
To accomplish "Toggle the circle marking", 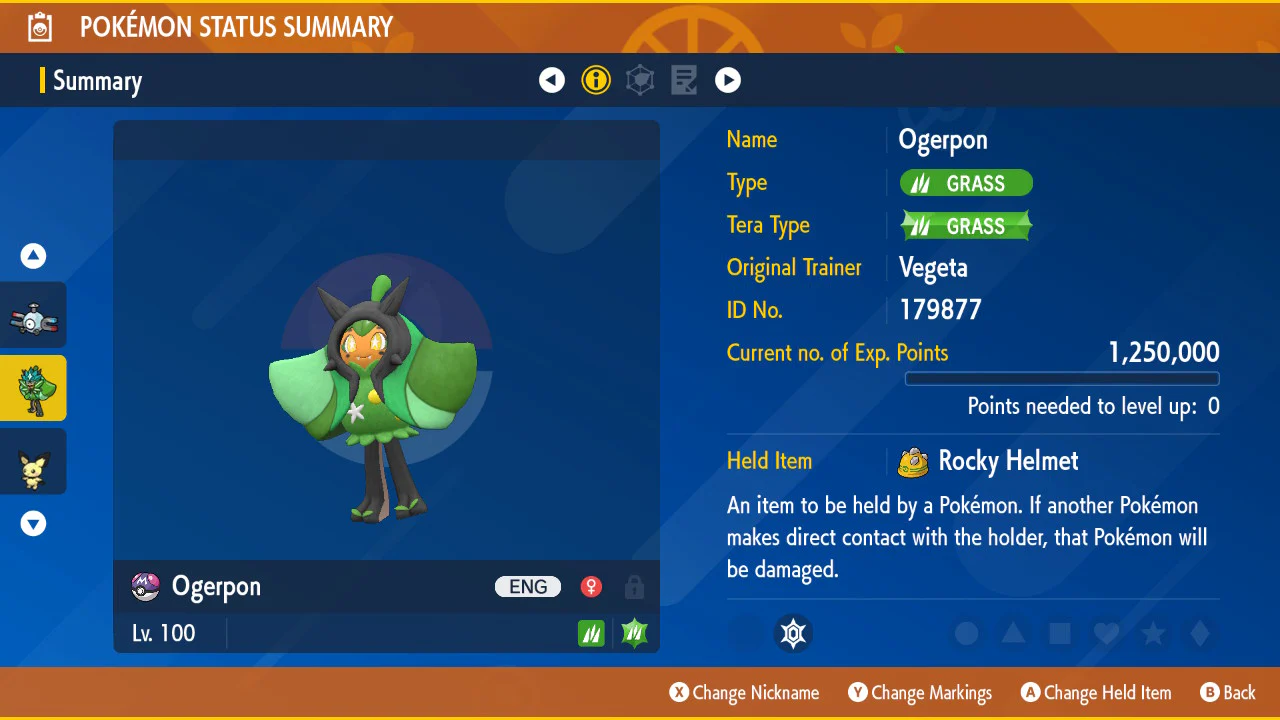I will pyautogui.click(x=966, y=633).
